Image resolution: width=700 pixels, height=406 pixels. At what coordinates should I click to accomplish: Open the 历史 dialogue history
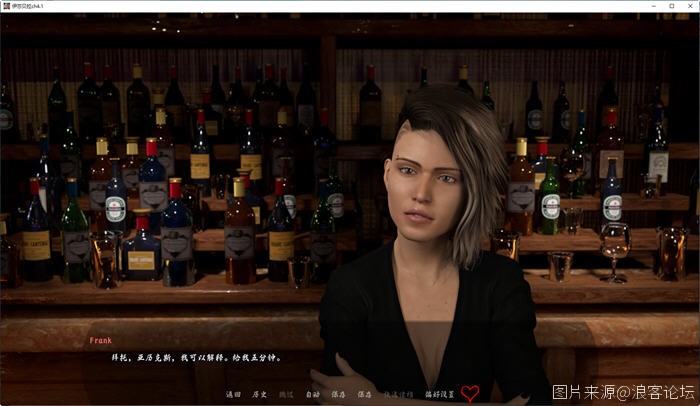pyautogui.click(x=260, y=394)
